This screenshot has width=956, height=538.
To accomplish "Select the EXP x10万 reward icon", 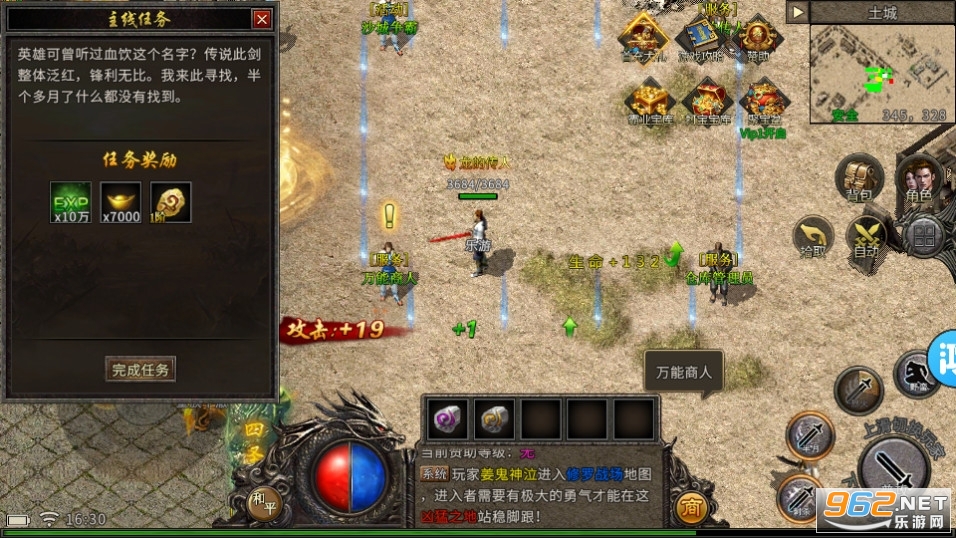I will (71, 202).
